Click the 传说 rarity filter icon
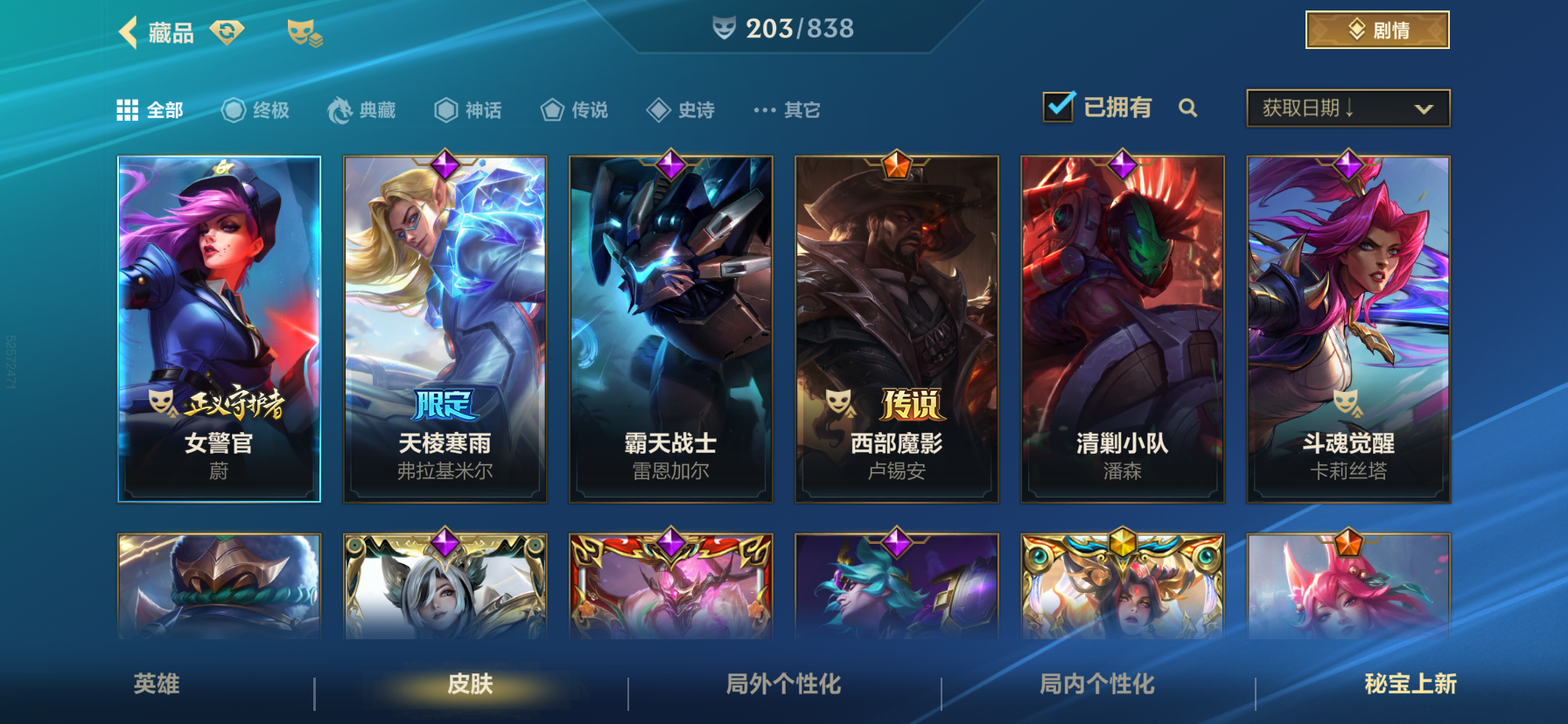 tap(552, 109)
